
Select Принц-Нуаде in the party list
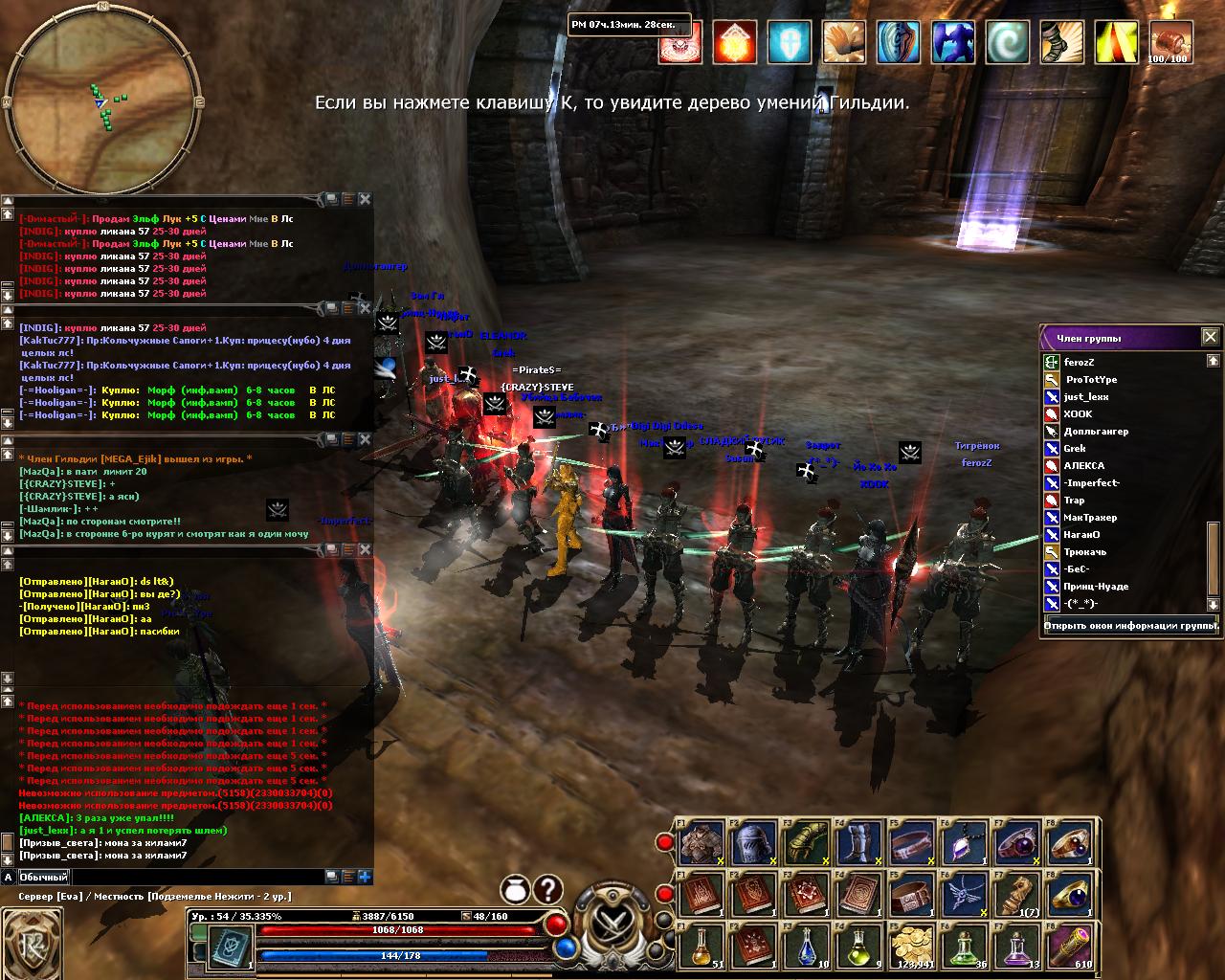pos(1096,587)
